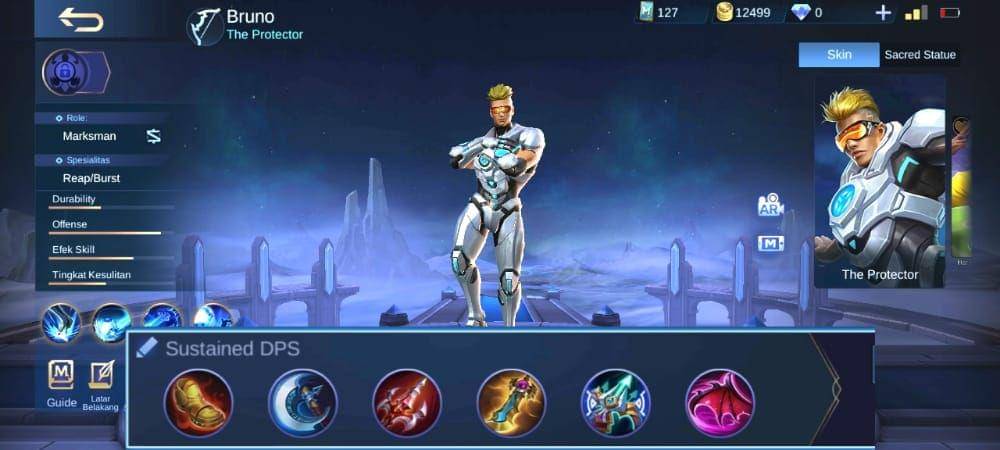The width and height of the screenshot is (1000, 450).
Task: Select the golden boots item
Action: click(x=198, y=403)
